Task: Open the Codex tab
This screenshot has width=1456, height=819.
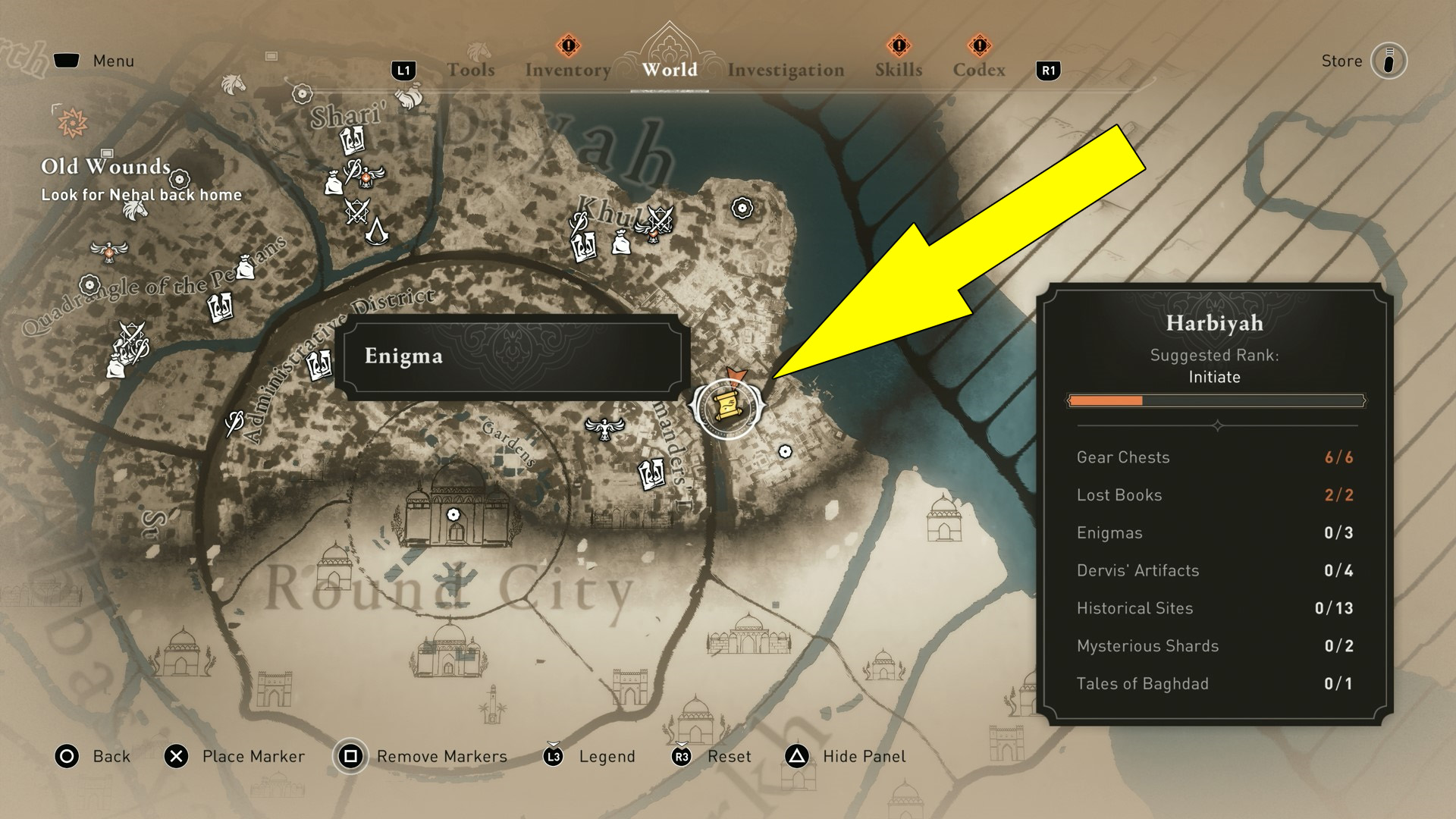Action: pyautogui.click(x=979, y=69)
